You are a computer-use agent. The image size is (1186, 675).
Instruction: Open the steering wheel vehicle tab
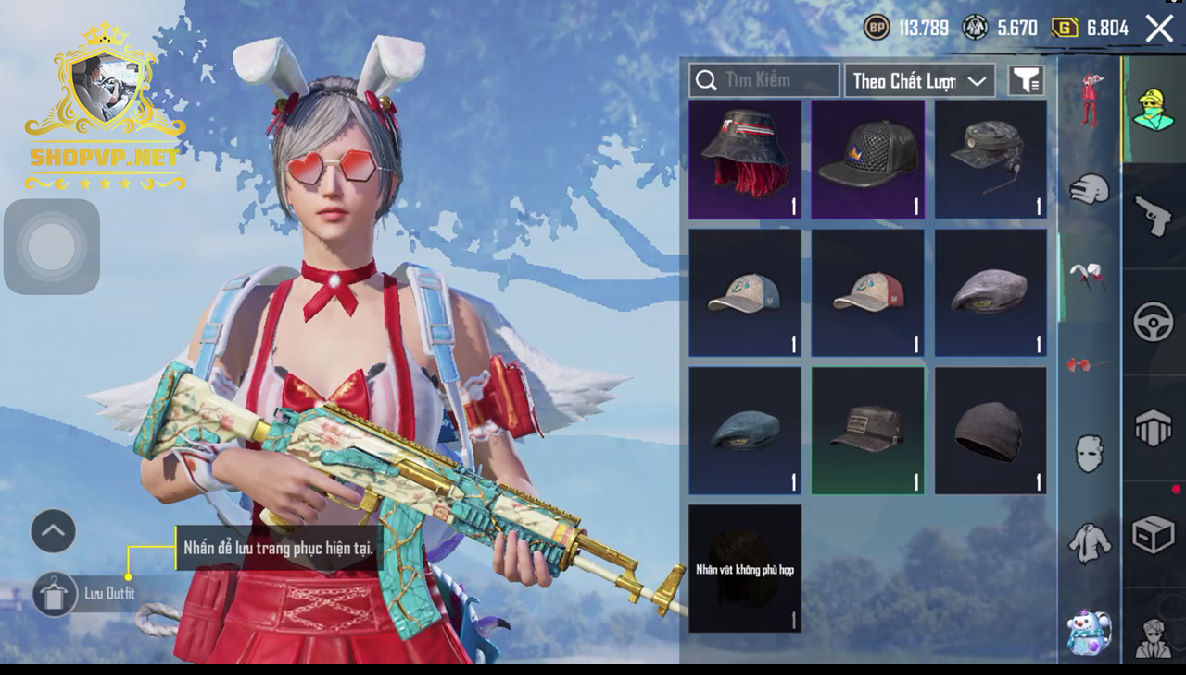coord(1153,323)
